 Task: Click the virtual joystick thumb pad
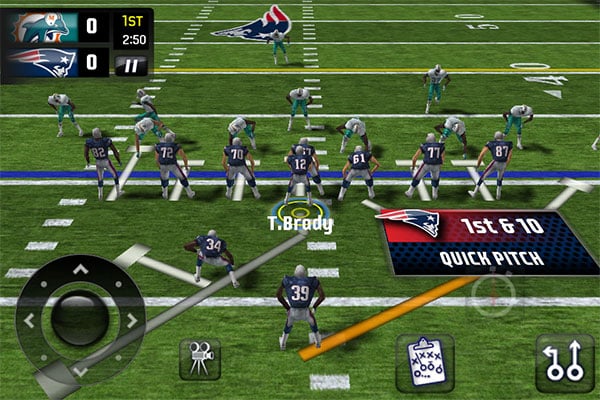coord(79,320)
